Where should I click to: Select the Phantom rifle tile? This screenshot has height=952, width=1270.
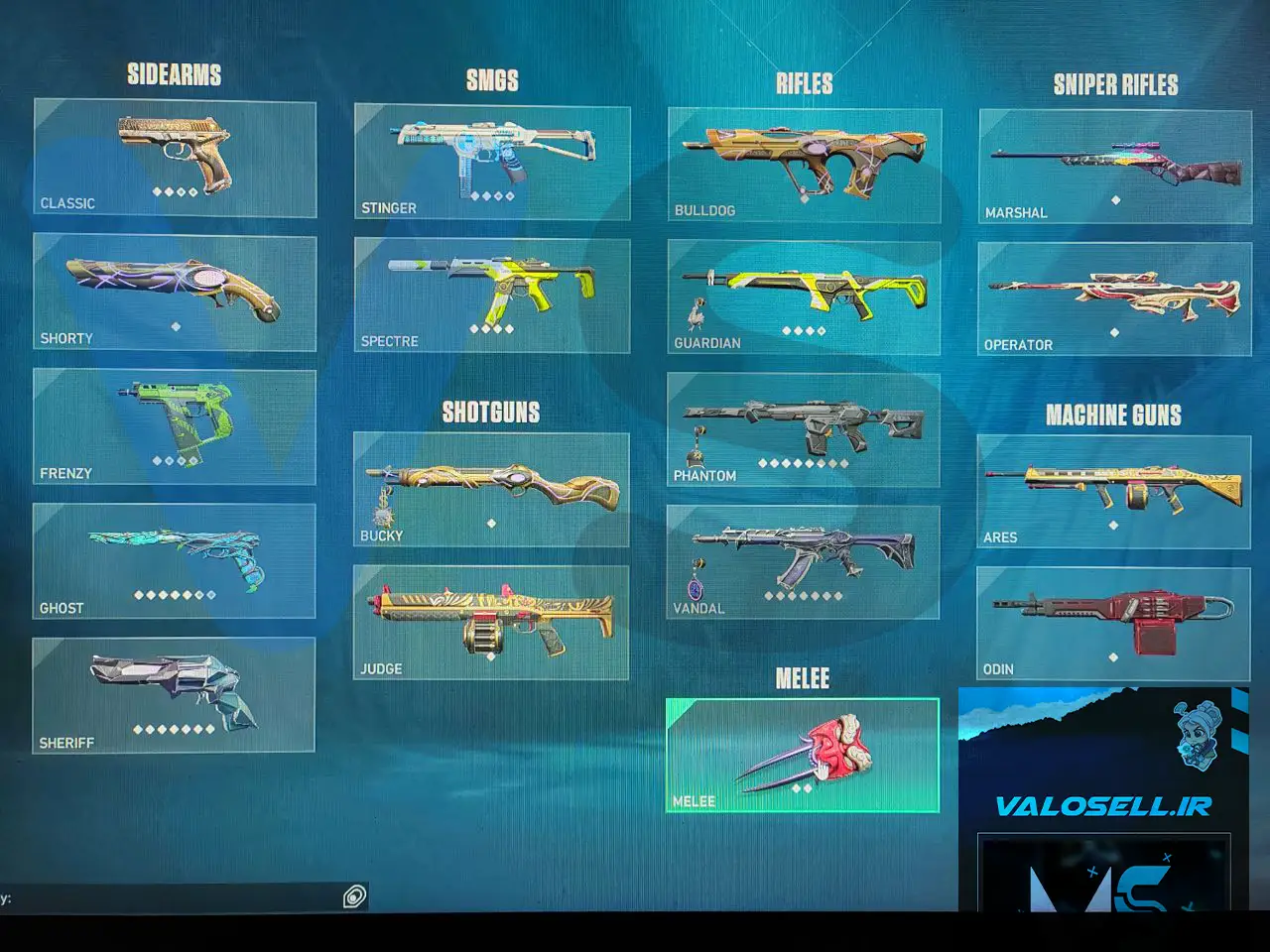(804, 430)
